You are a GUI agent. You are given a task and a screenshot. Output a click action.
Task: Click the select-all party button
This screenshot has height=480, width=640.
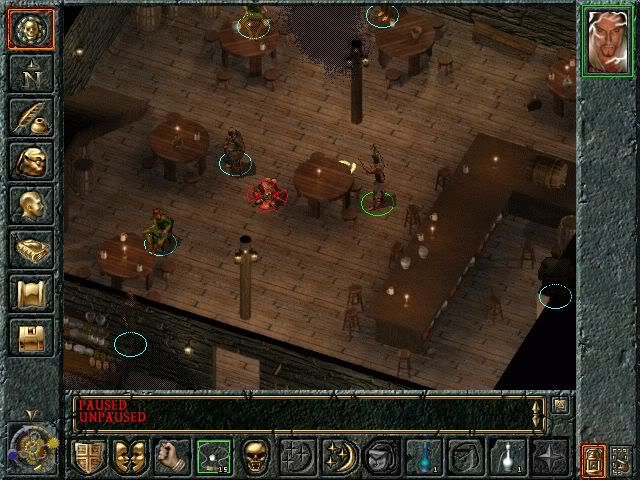pos(622,459)
